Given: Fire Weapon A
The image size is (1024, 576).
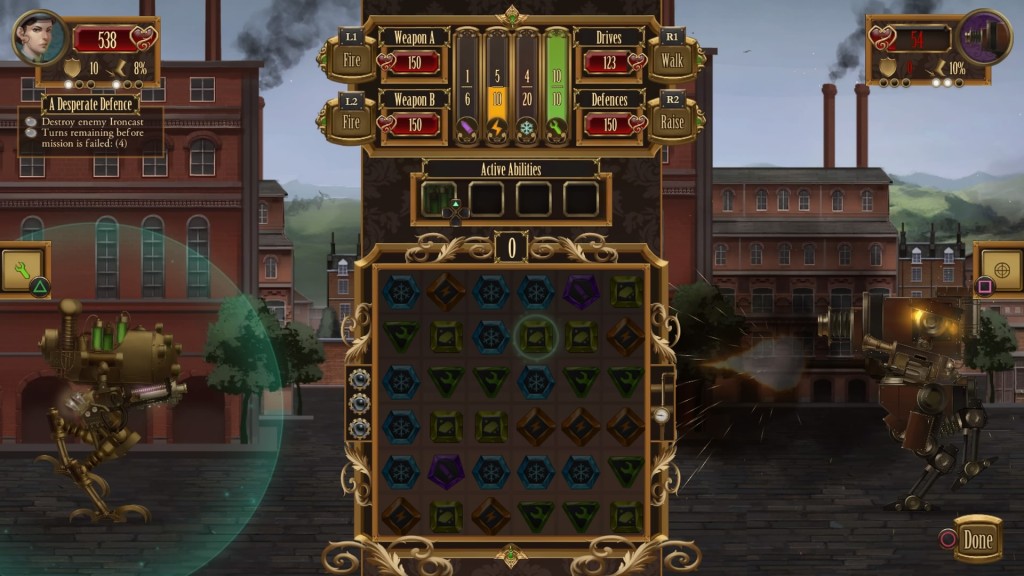Looking at the screenshot, I should click(x=351, y=59).
